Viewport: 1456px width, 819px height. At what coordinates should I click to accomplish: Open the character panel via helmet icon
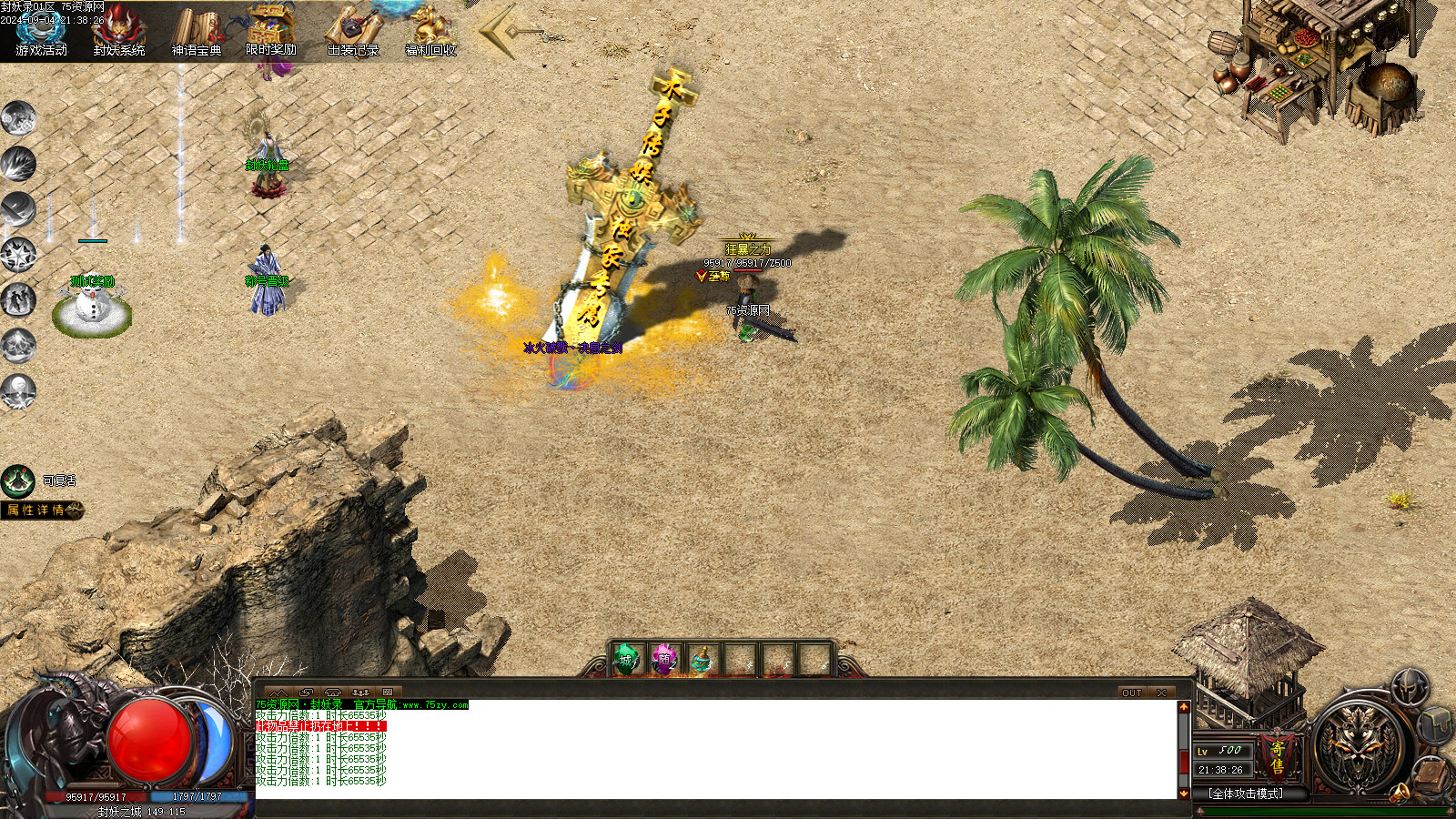(1410, 685)
